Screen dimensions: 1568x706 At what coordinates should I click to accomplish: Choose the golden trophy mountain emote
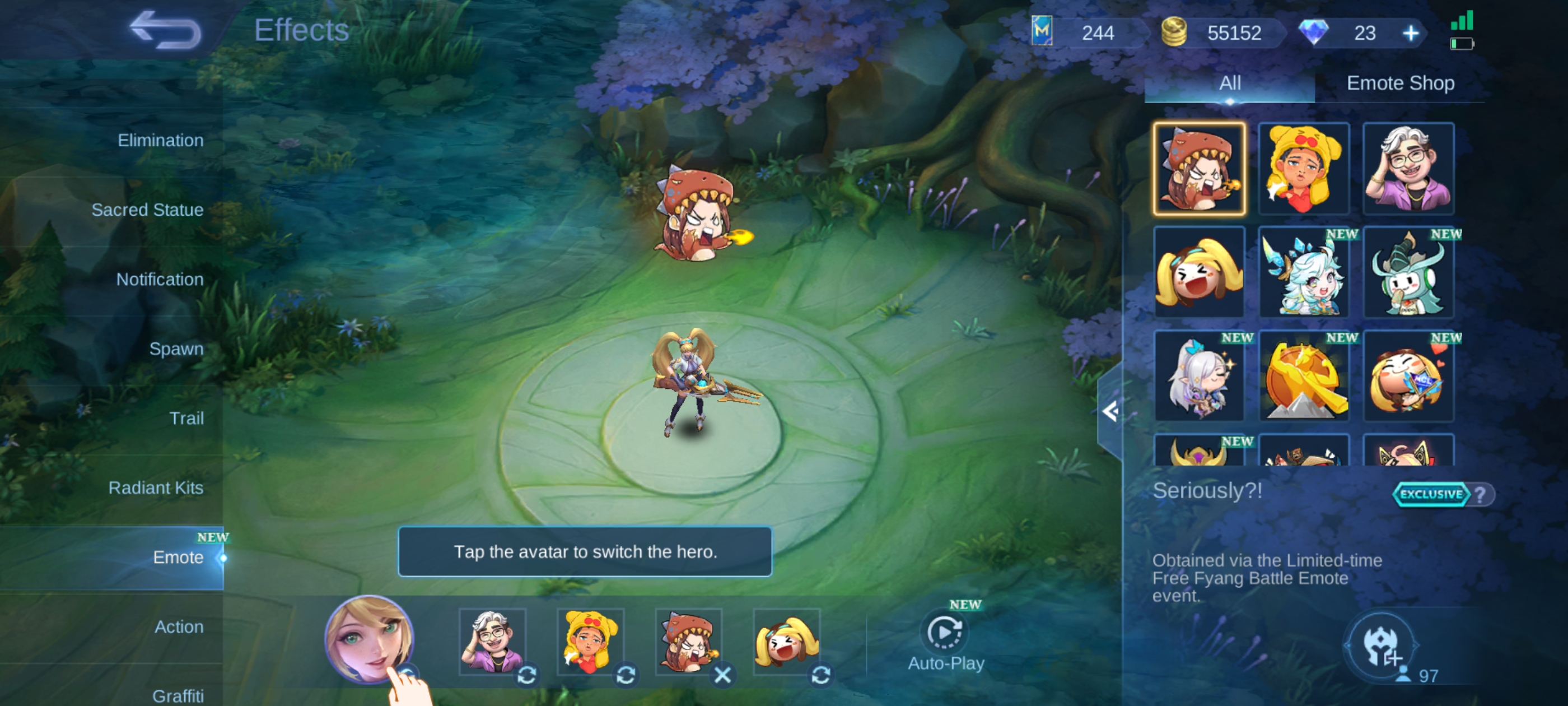pos(1304,377)
